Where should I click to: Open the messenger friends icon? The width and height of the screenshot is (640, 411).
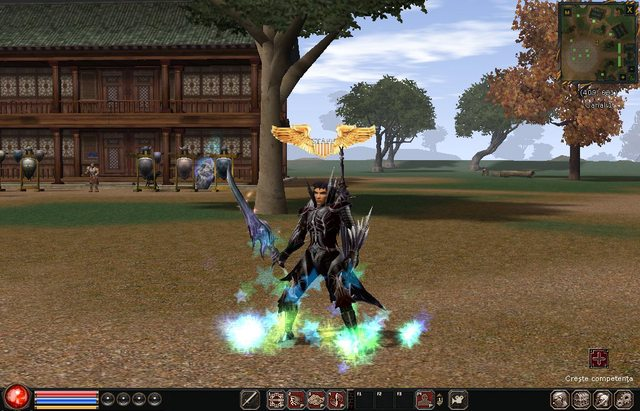click(604, 400)
